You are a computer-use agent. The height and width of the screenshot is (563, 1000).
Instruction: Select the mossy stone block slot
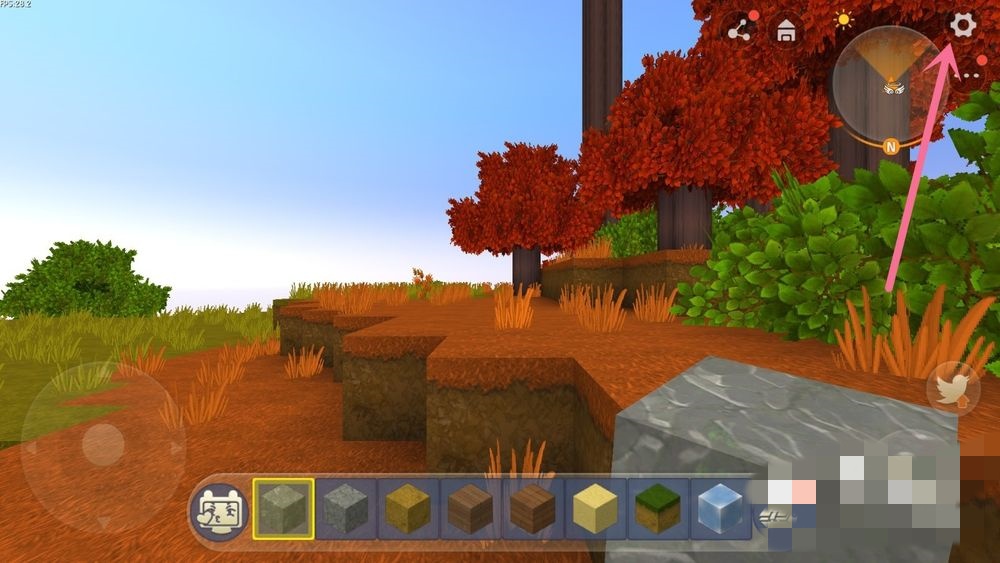click(283, 509)
